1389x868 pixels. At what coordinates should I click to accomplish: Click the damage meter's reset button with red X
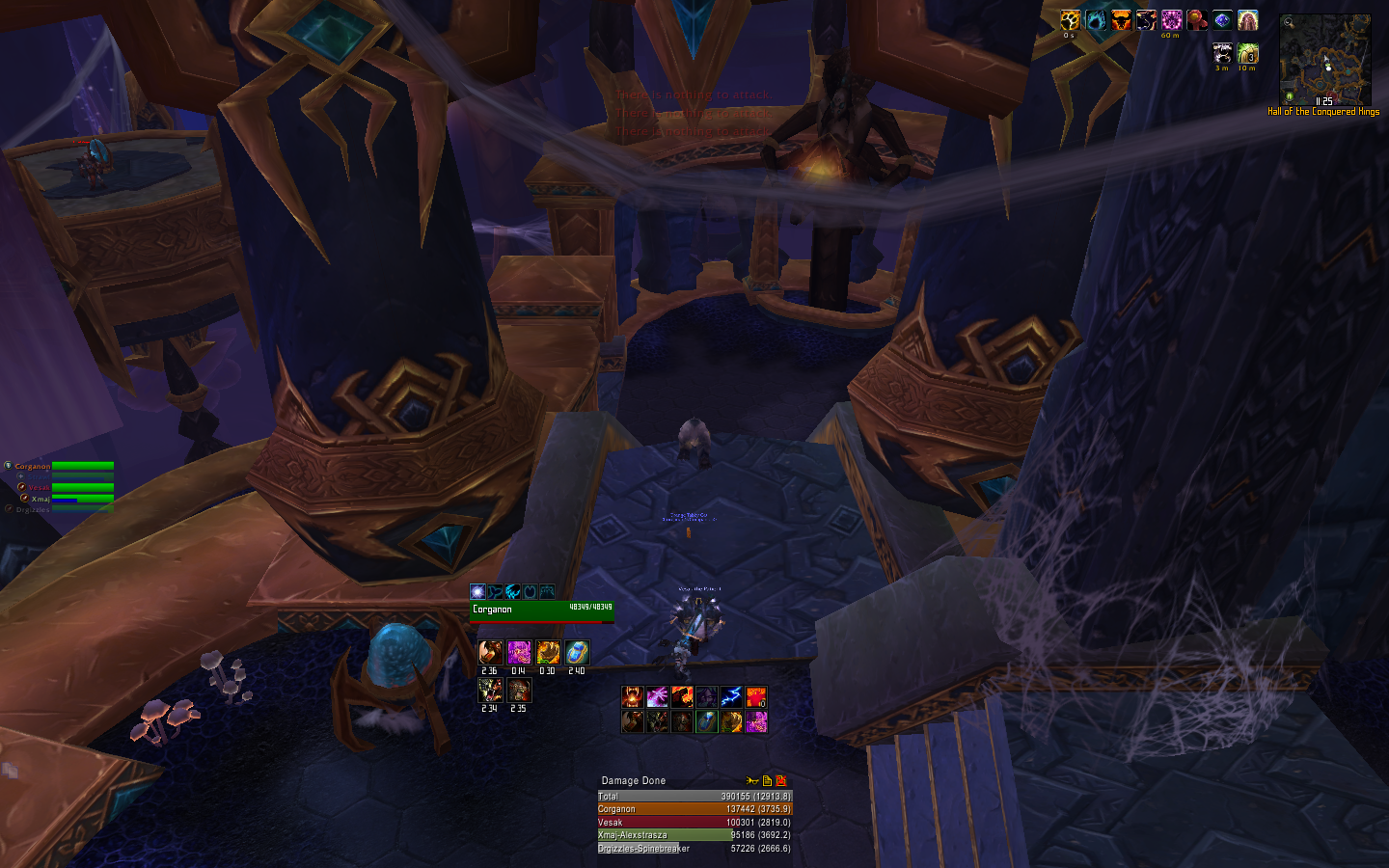[781, 780]
